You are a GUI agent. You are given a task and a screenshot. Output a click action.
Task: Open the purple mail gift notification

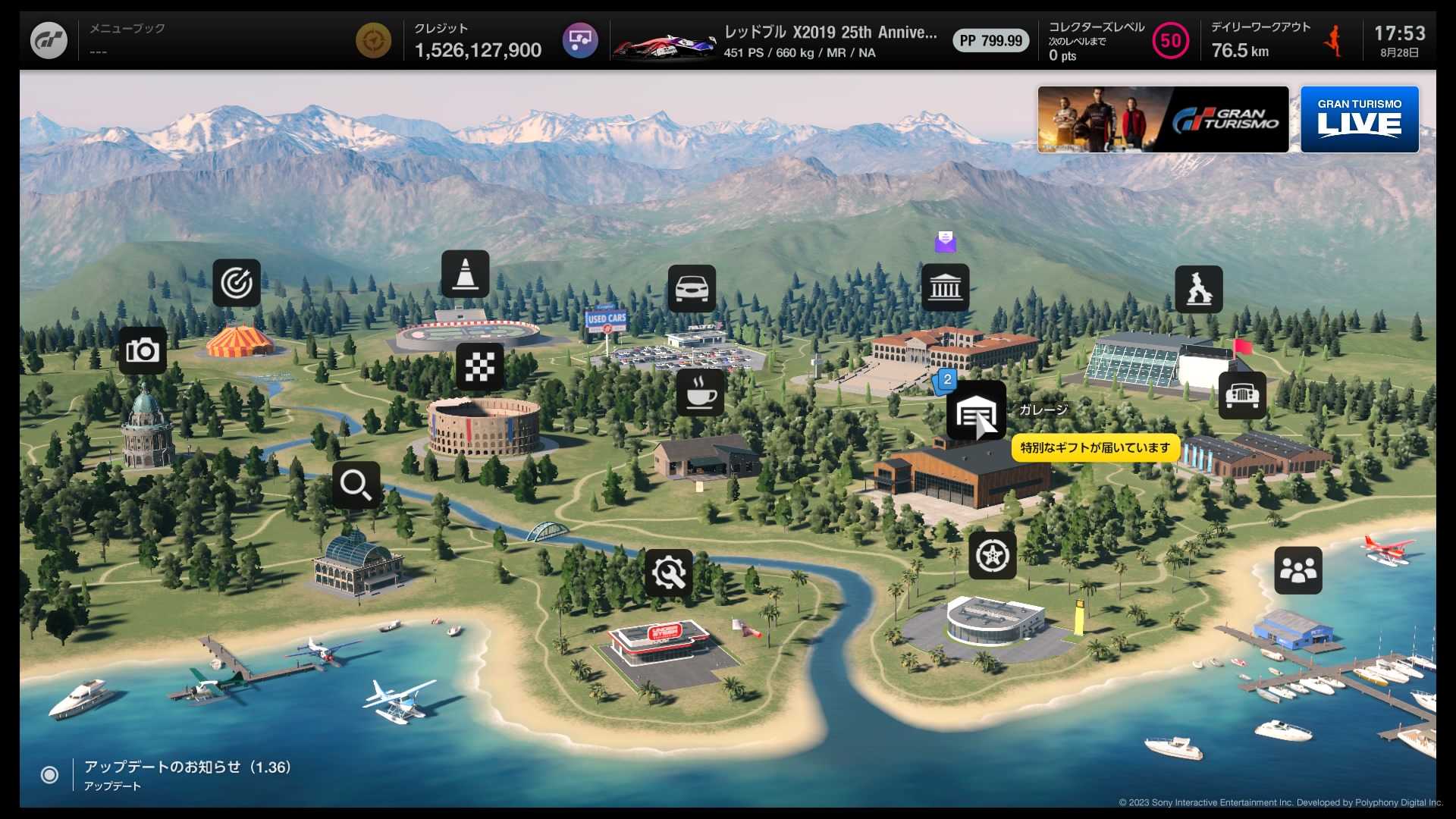point(945,242)
